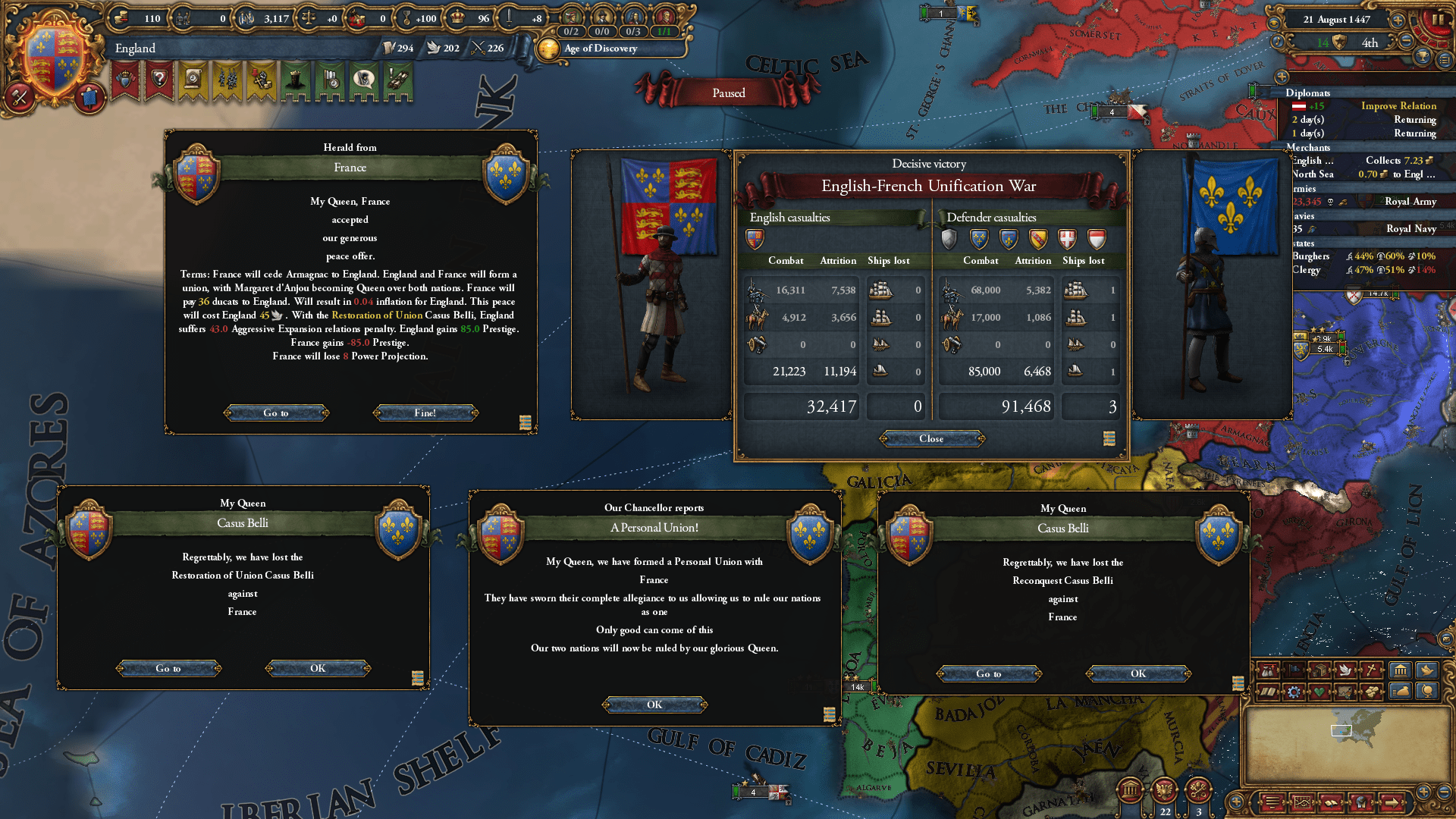Open the Trade panel via trade flag icon

[1294, 670]
